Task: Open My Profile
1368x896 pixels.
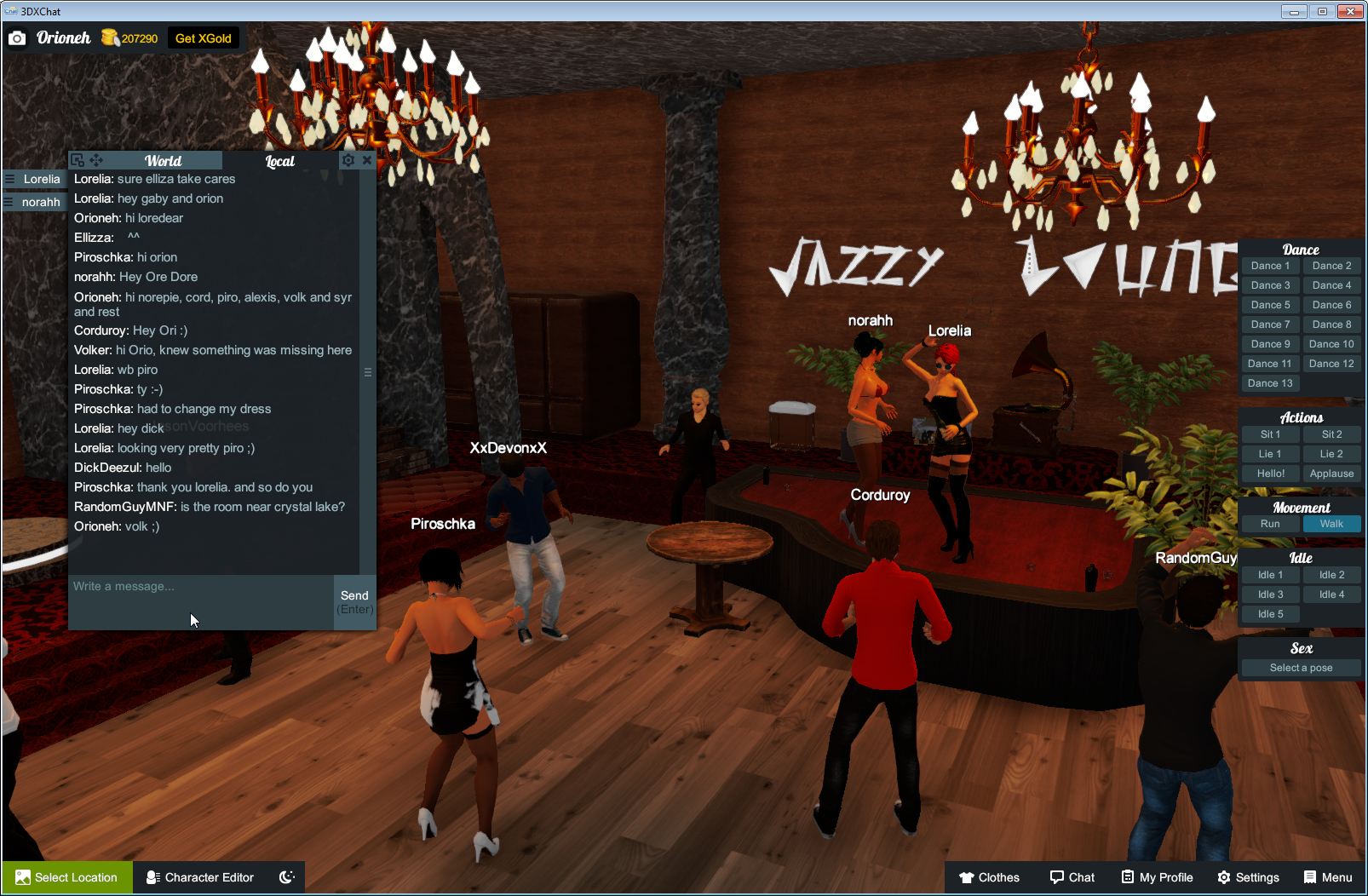Action: [1157, 877]
